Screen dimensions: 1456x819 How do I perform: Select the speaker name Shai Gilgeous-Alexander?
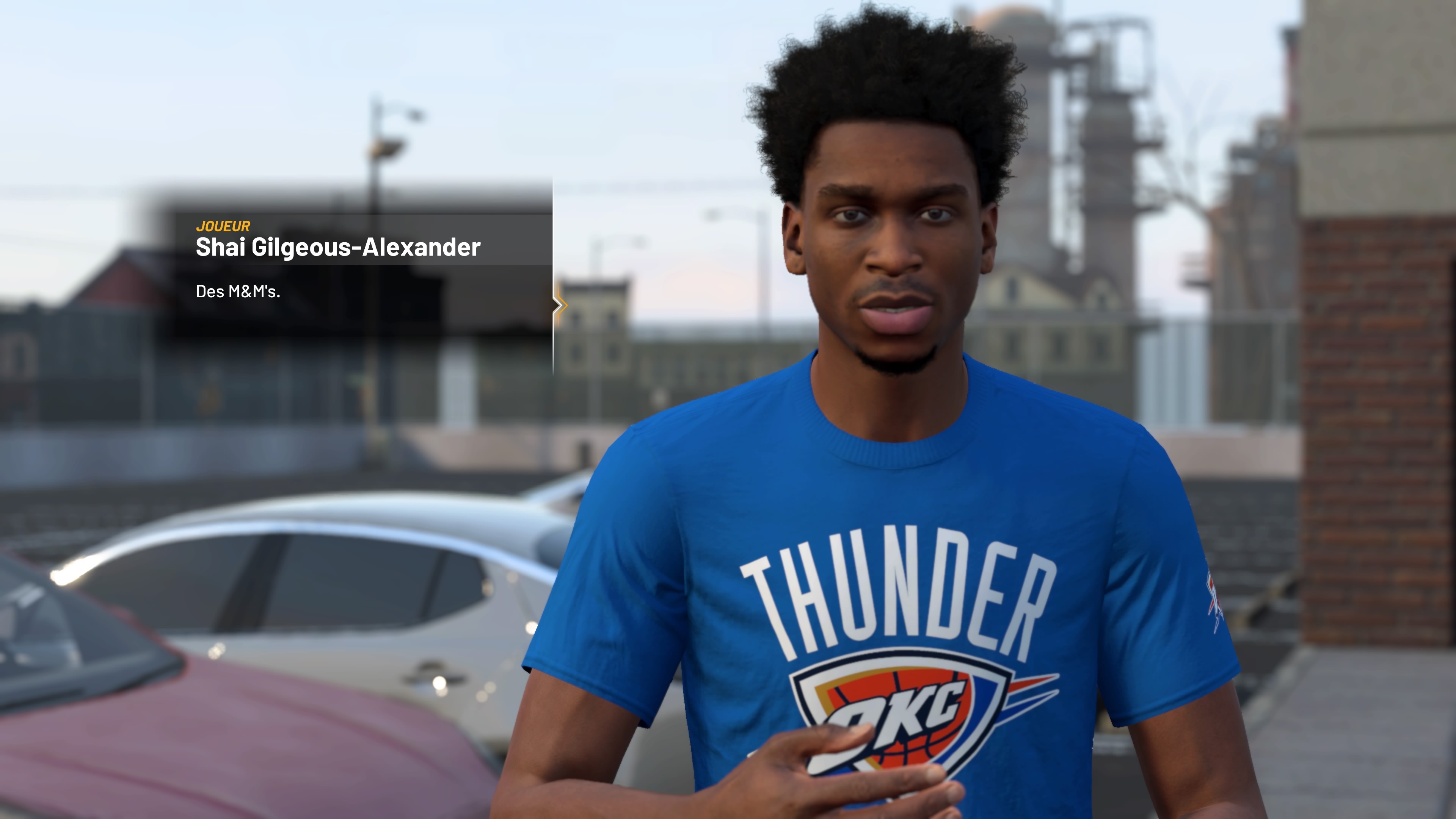(337, 248)
